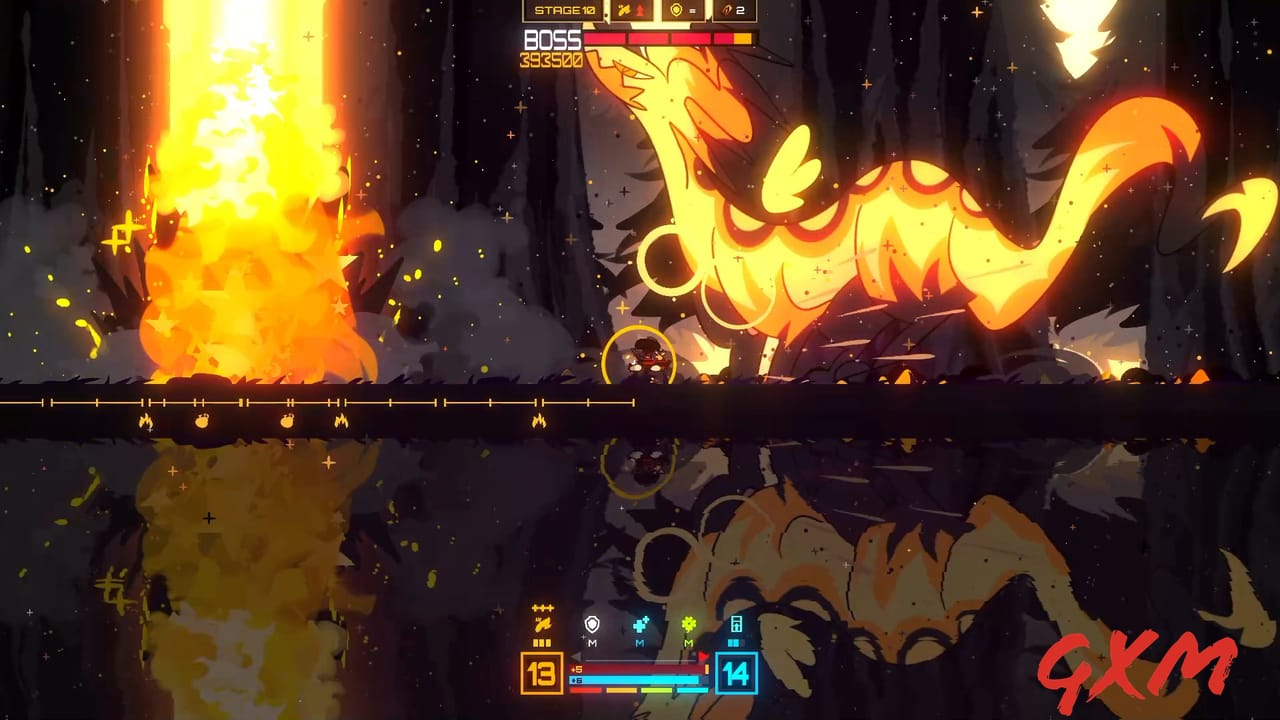Click the orange claw counter icon
The height and width of the screenshot is (720, 1280).
point(726,10)
